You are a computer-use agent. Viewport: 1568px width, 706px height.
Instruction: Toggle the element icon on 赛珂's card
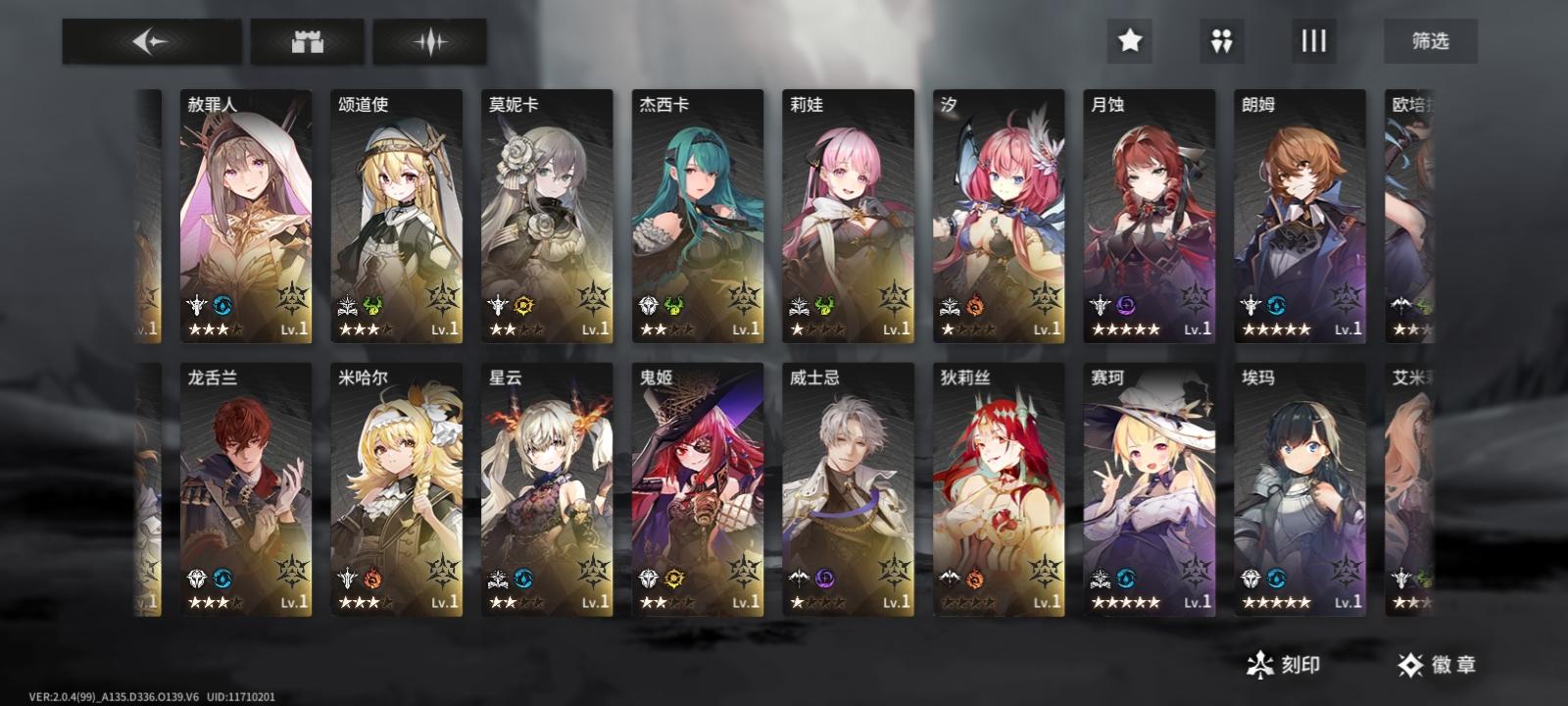(1127, 579)
